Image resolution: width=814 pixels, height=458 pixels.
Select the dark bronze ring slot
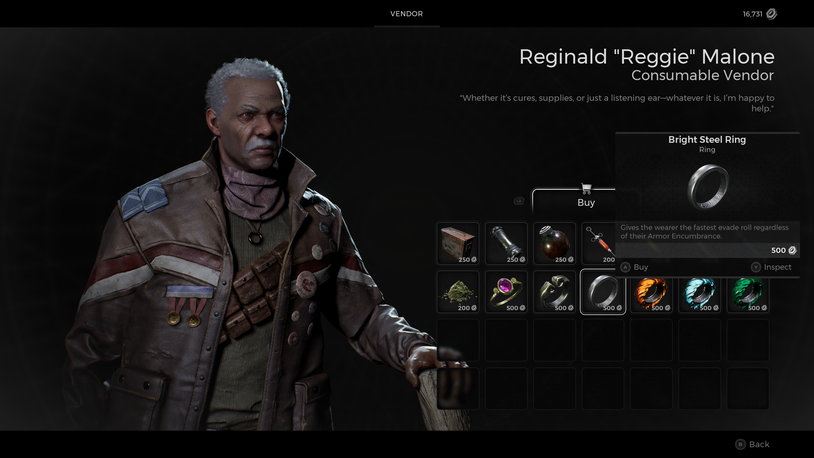(554, 292)
